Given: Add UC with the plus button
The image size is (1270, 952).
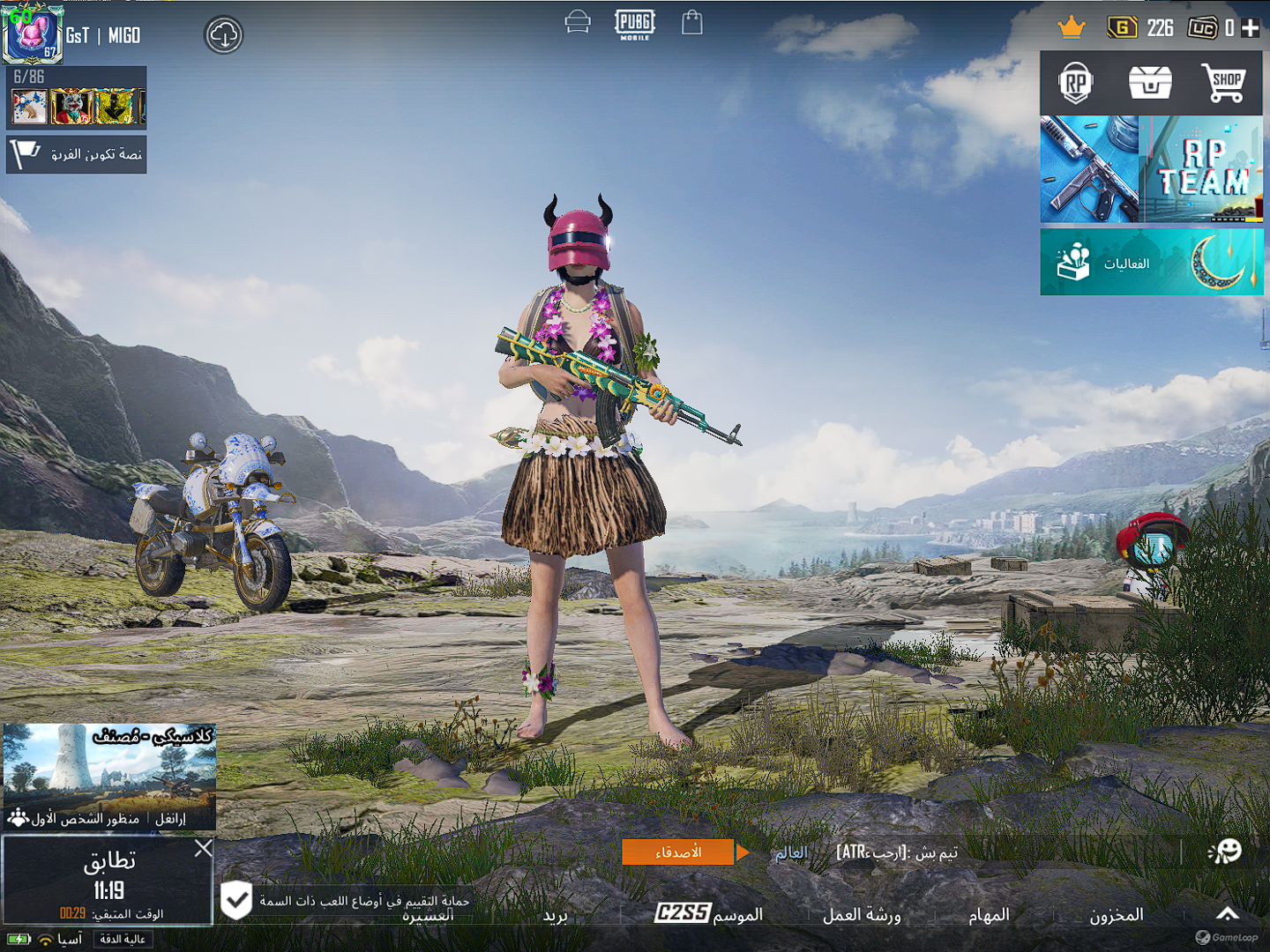Looking at the screenshot, I should 1251,28.
